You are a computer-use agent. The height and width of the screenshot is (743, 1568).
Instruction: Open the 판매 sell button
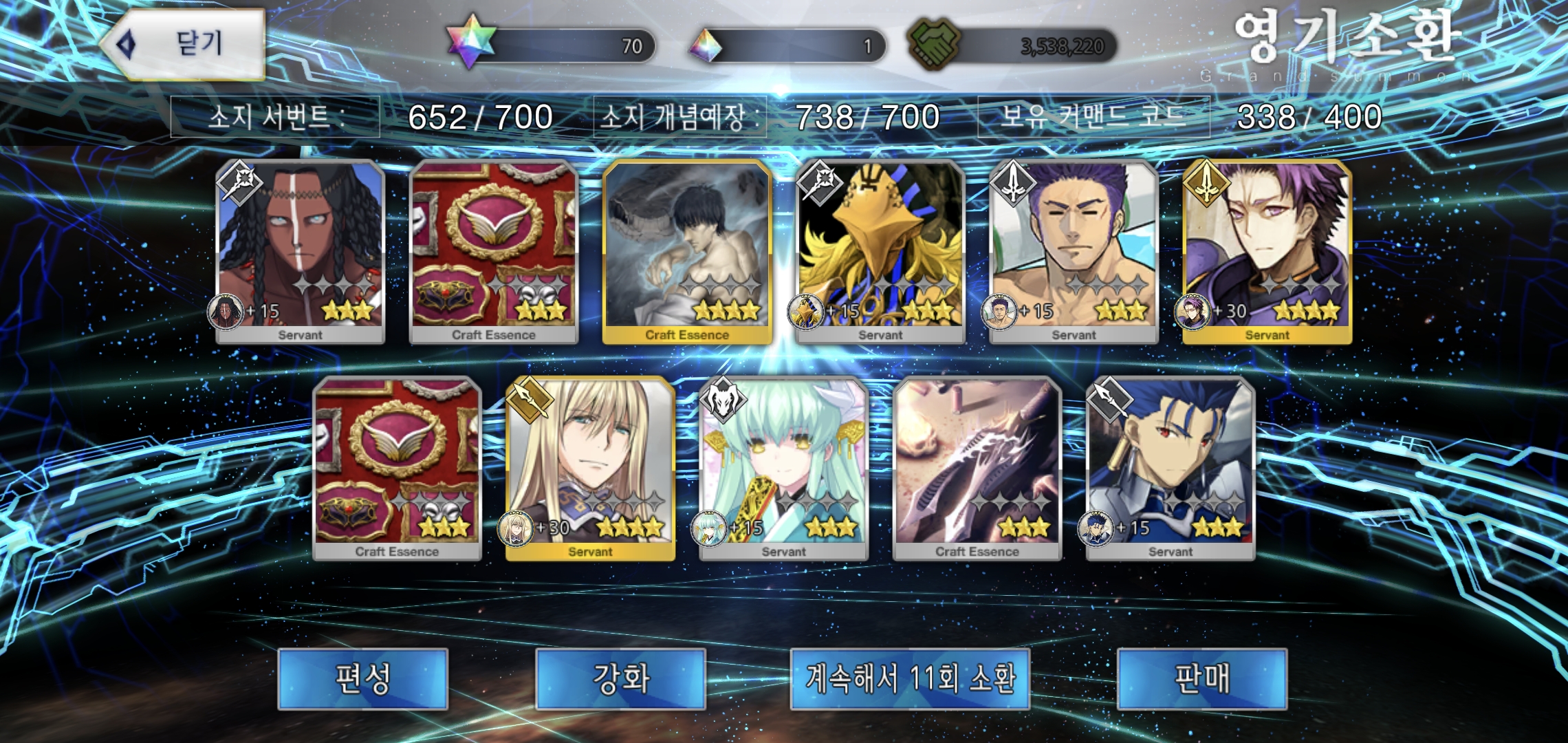tap(1201, 678)
